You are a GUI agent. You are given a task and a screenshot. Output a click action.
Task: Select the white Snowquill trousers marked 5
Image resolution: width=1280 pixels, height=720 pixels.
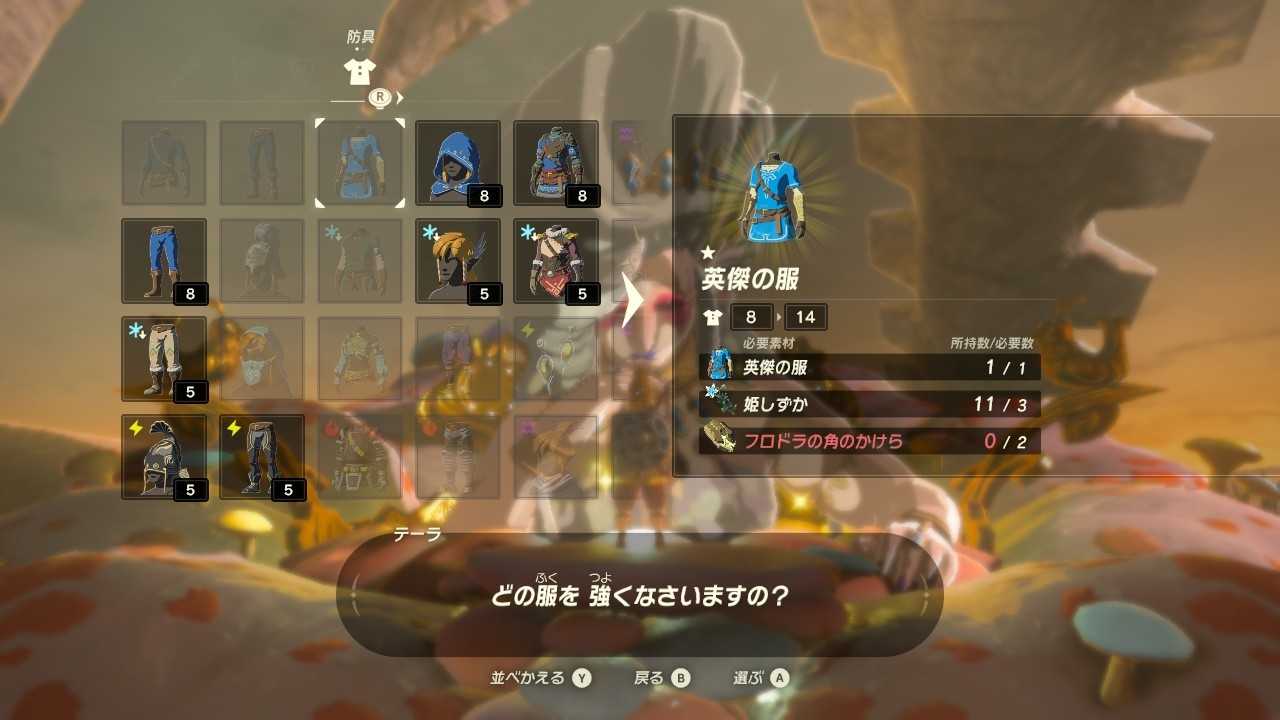pyautogui.click(x=163, y=358)
